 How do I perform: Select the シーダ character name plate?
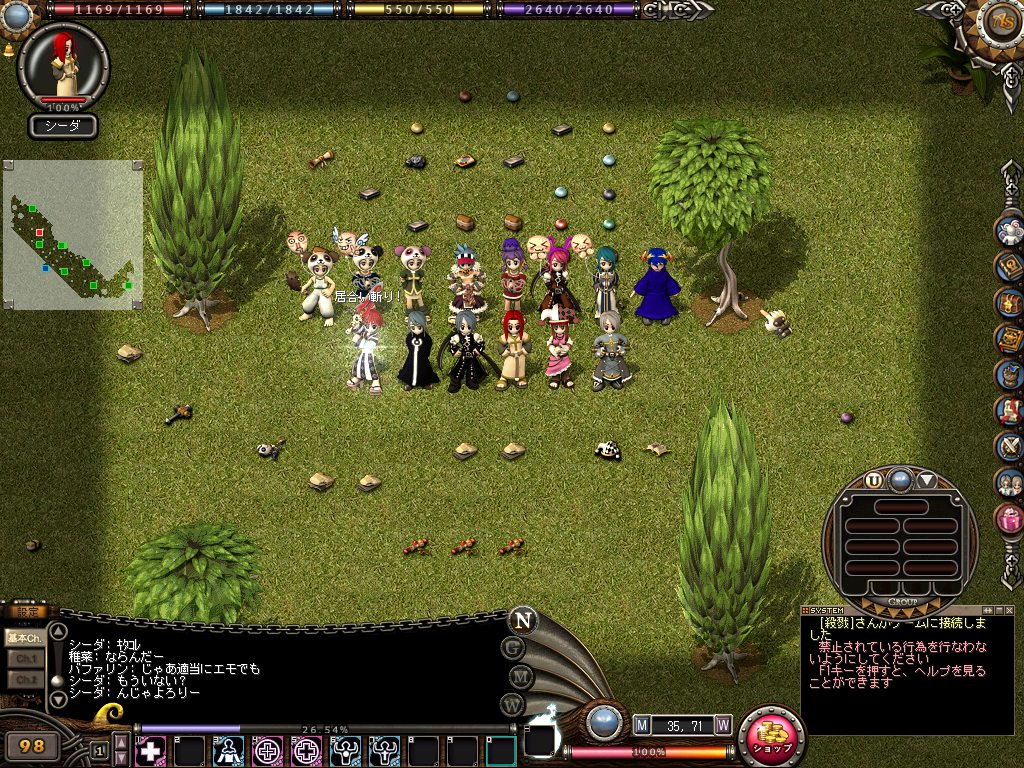click(x=62, y=126)
